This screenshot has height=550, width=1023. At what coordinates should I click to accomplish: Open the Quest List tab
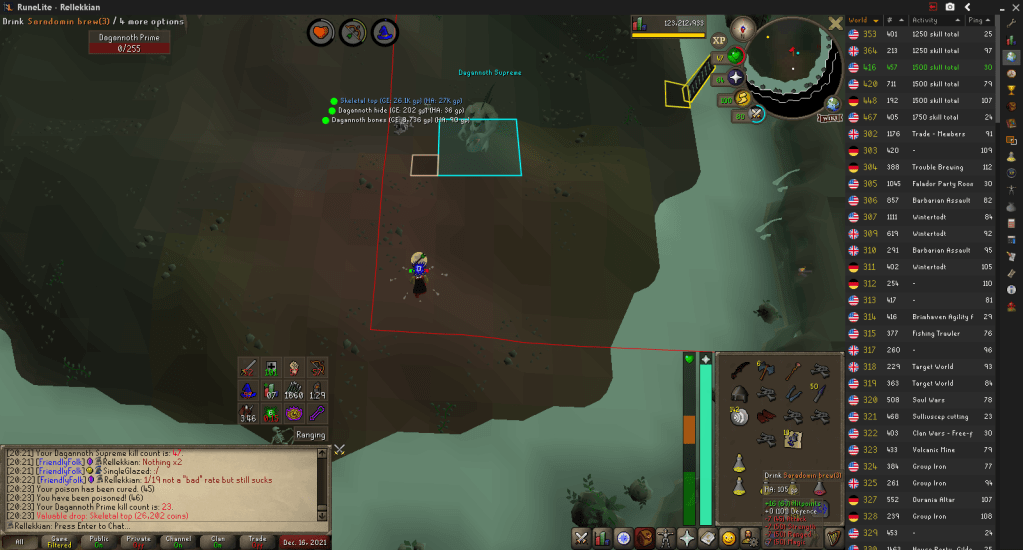click(x=623, y=538)
